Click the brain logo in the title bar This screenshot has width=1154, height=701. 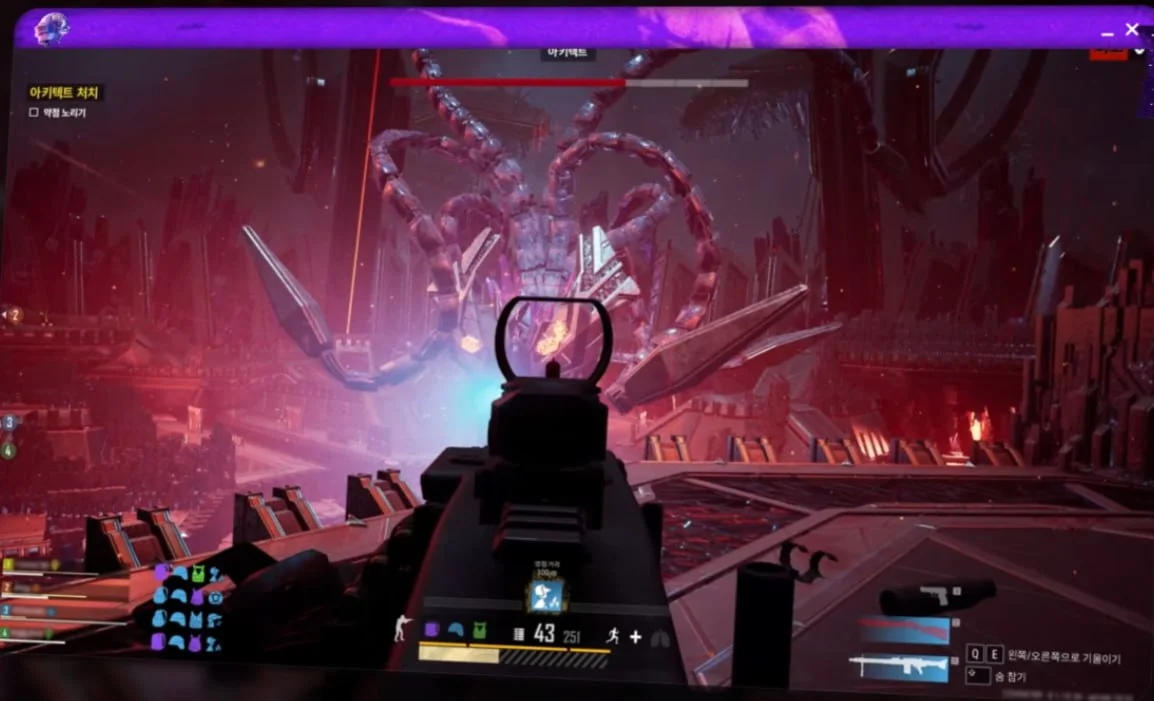point(50,29)
